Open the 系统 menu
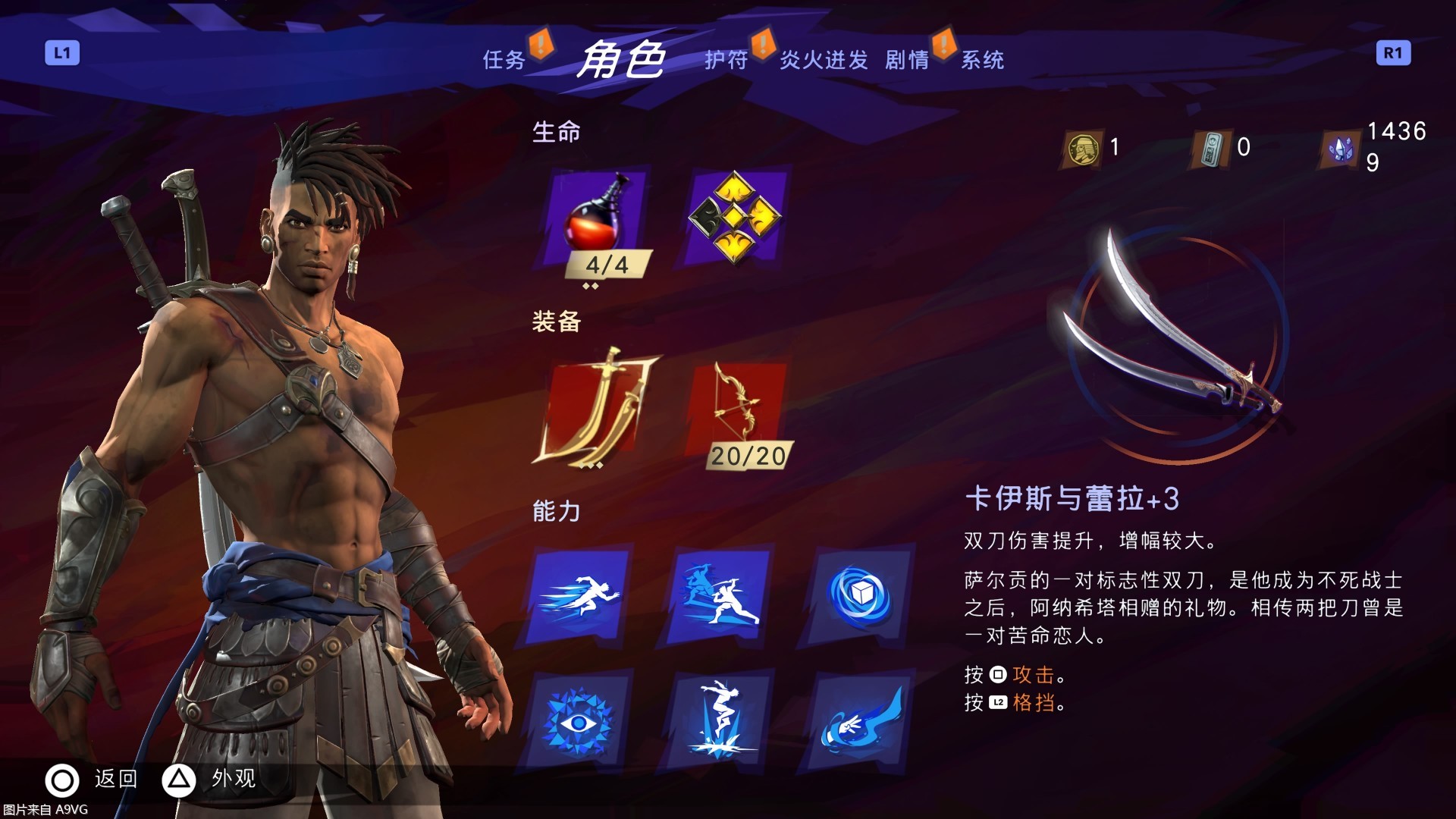 983,61
